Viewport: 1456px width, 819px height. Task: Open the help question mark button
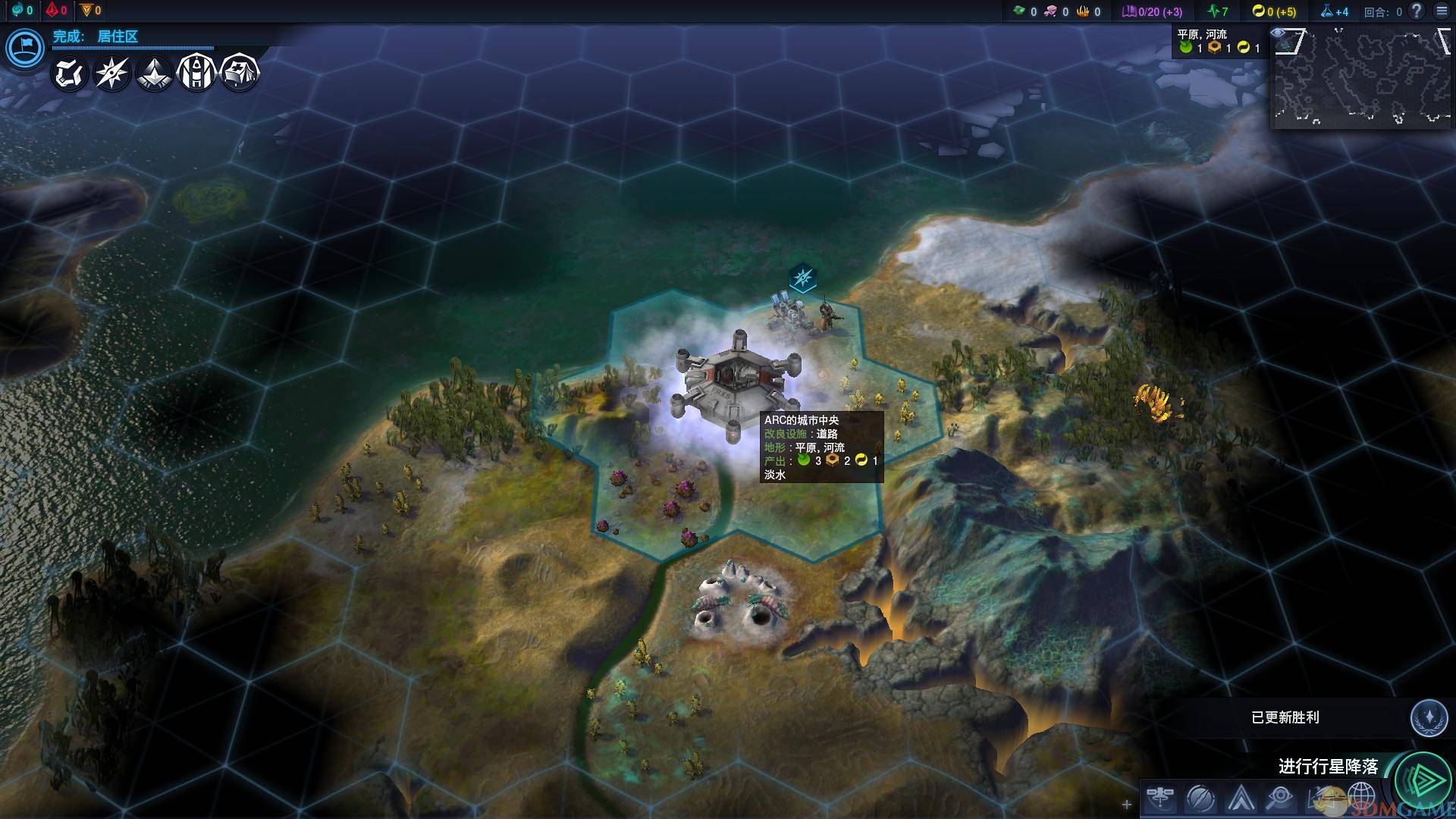coord(1416,11)
